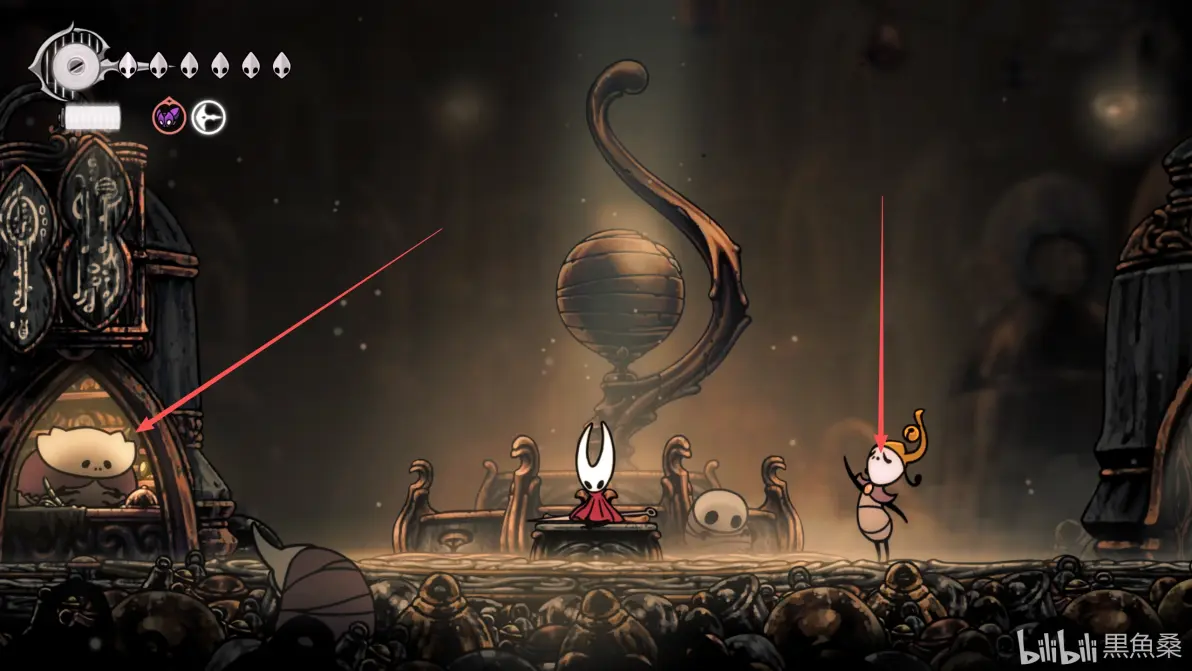Viewport: 1192px width, 671px height.
Task: Activate the white dart skill icon
Action: point(209,118)
